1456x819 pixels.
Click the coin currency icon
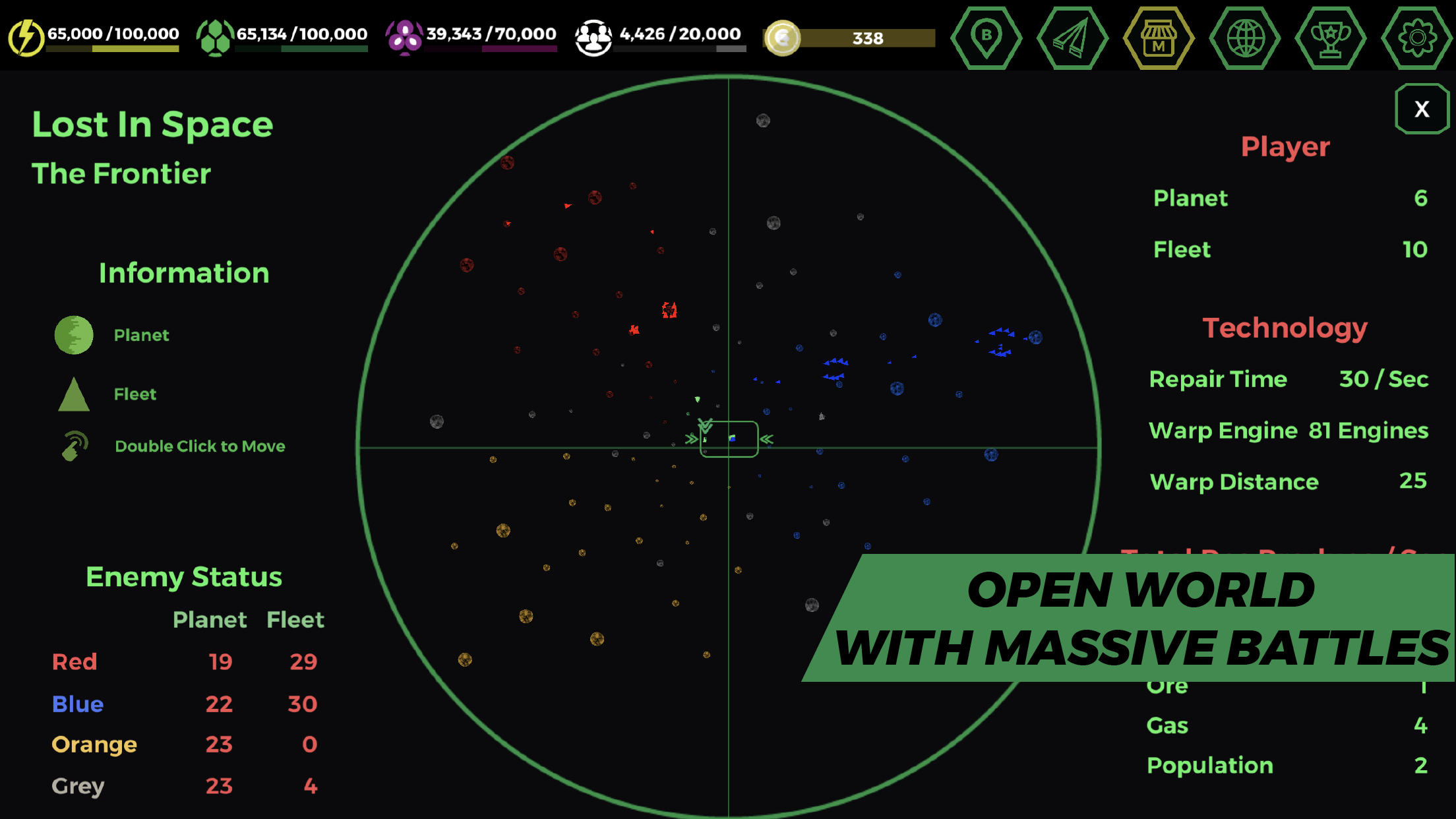click(782, 38)
